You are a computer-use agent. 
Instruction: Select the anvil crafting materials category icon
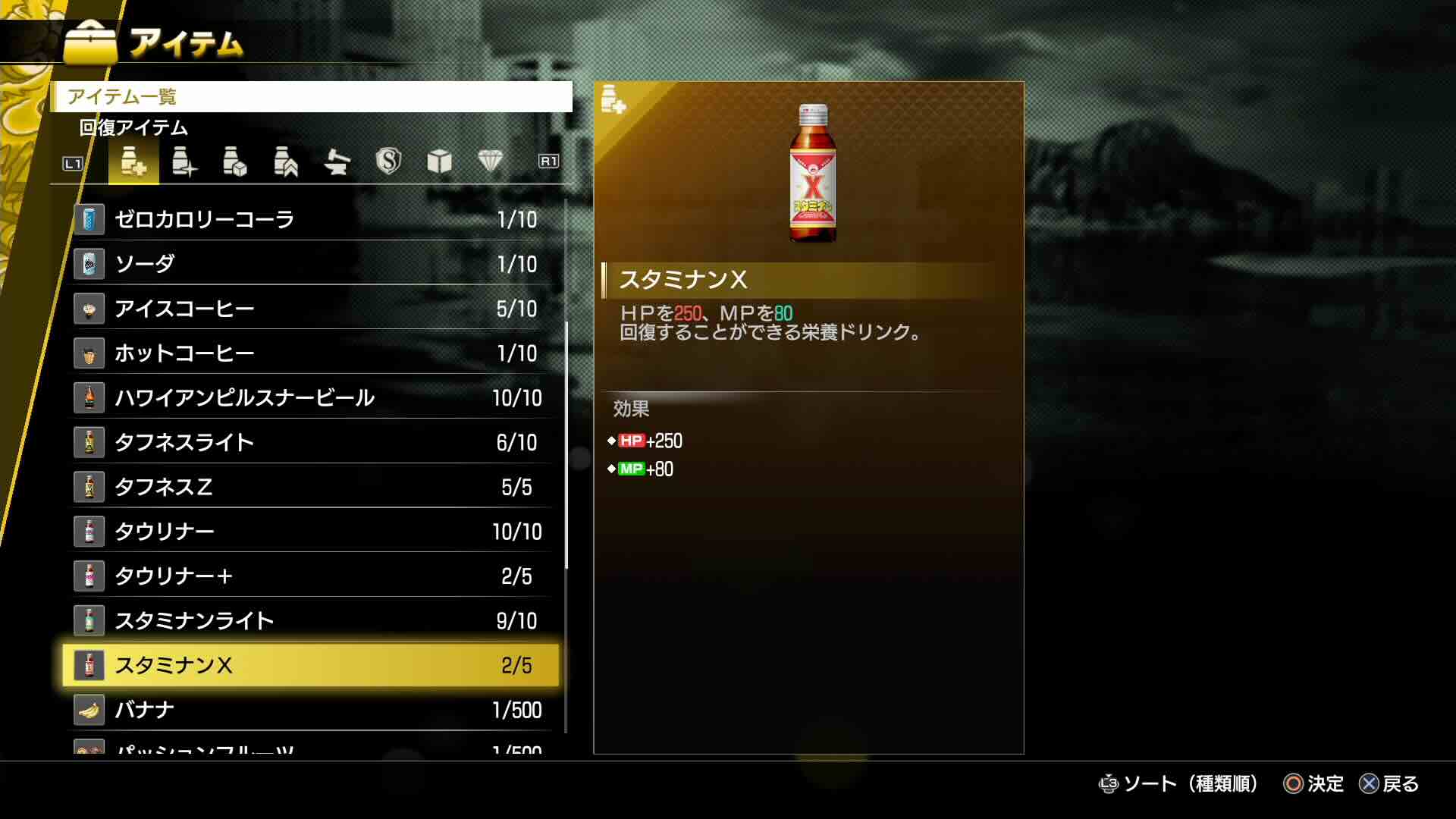click(337, 162)
